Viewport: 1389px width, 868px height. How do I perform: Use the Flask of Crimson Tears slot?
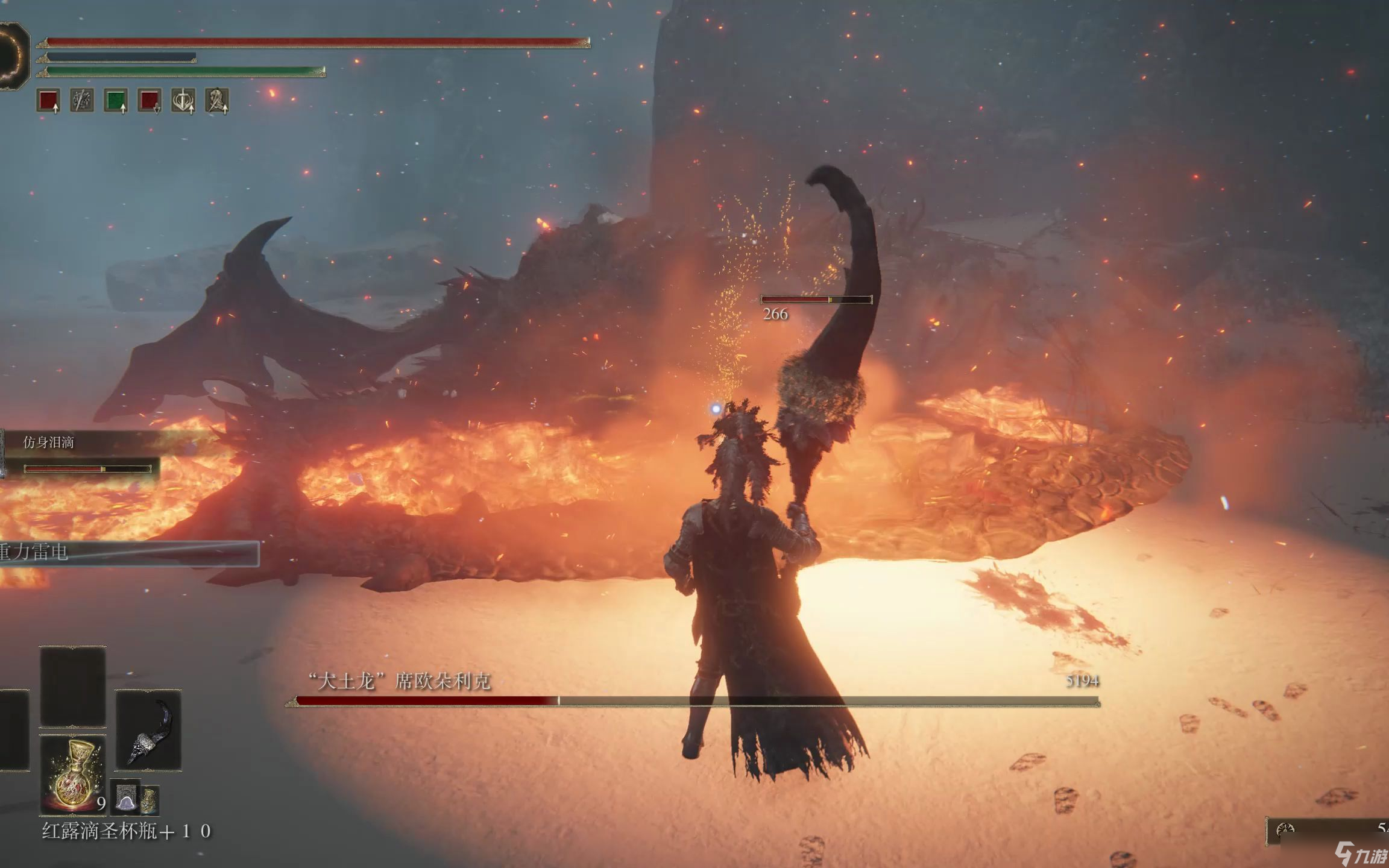(x=72, y=775)
